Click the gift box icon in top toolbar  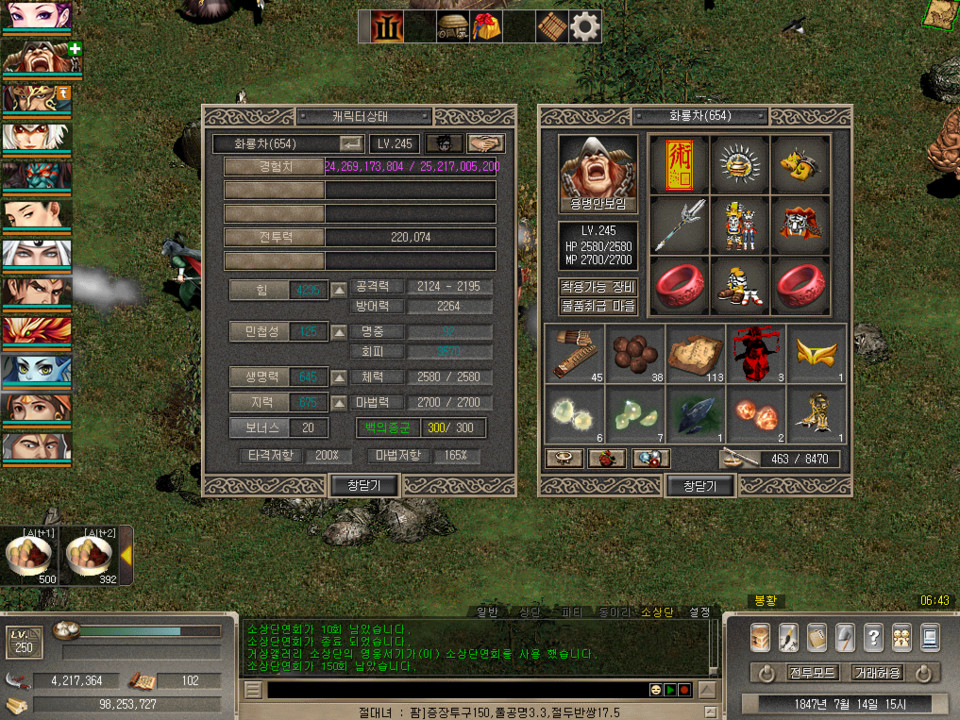[x=487, y=27]
